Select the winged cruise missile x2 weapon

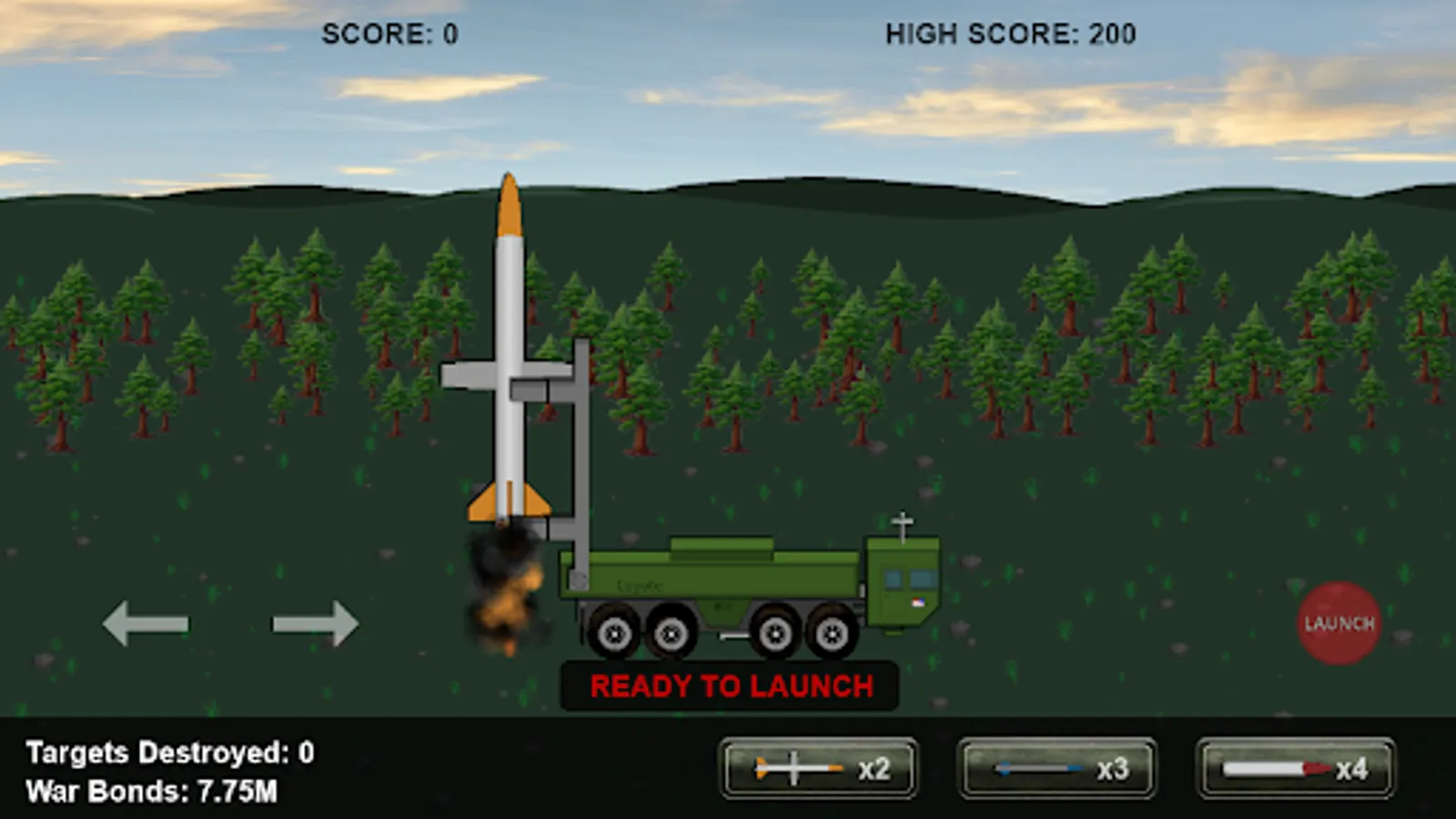click(816, 769)
